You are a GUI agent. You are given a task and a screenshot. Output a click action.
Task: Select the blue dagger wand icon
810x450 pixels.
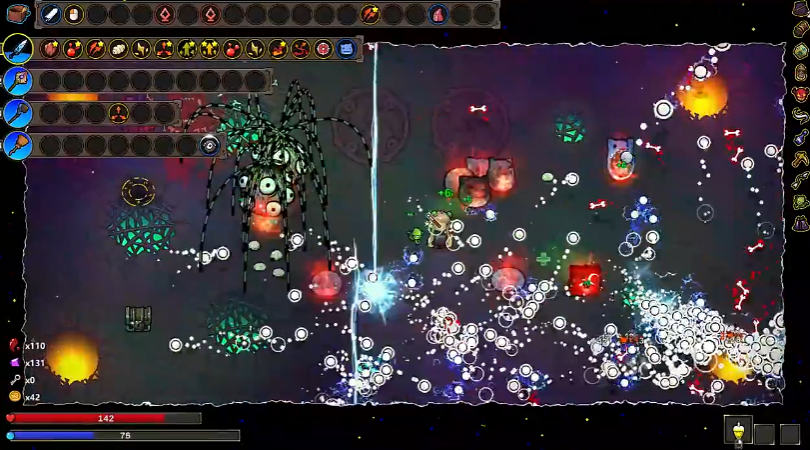tap(17, 48)
